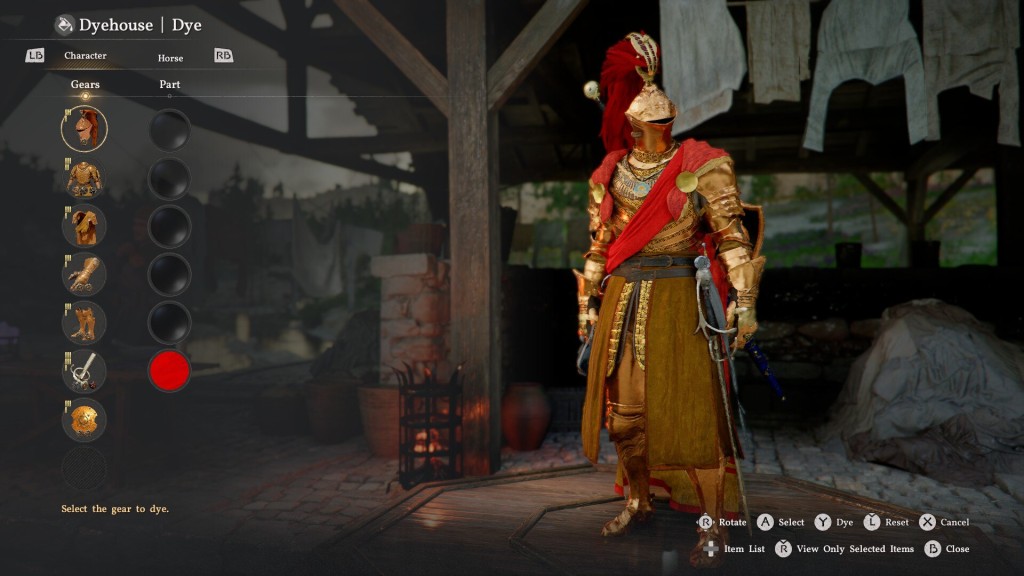Switch to the Character tab
Screen dimensions: 1024x576
[85, 56]
